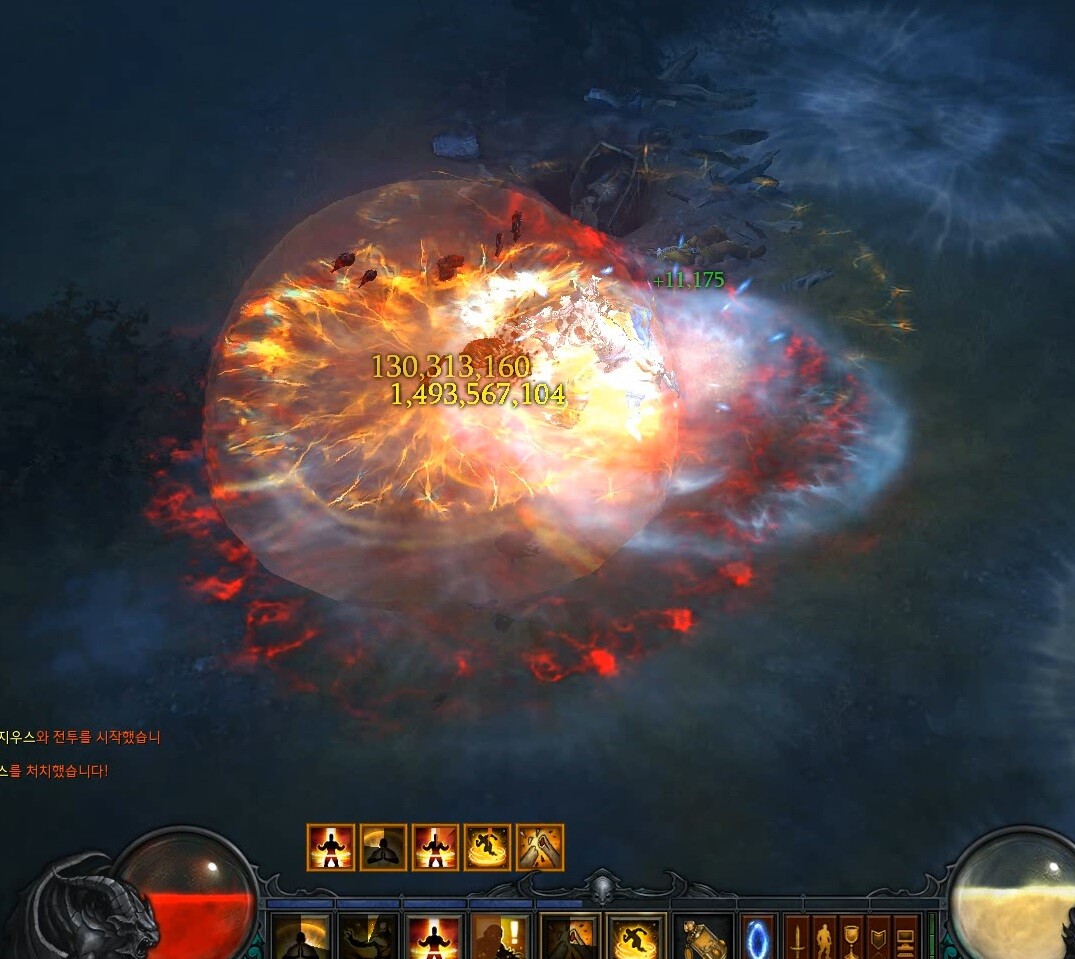Drink the health potion
This screenshot has height=959, width=1075.
click(703, 938)
